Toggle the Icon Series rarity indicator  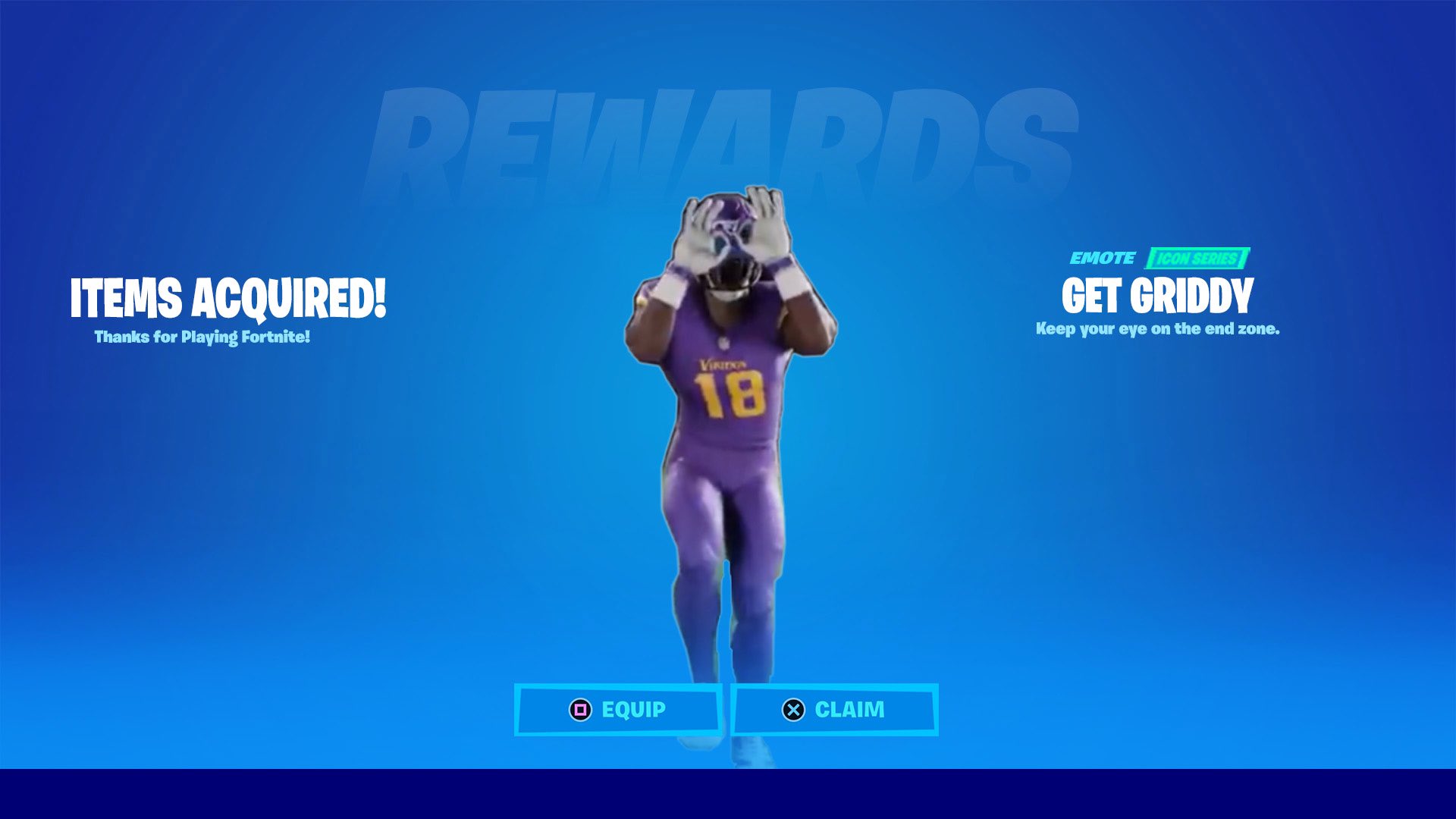(1197, 258)
